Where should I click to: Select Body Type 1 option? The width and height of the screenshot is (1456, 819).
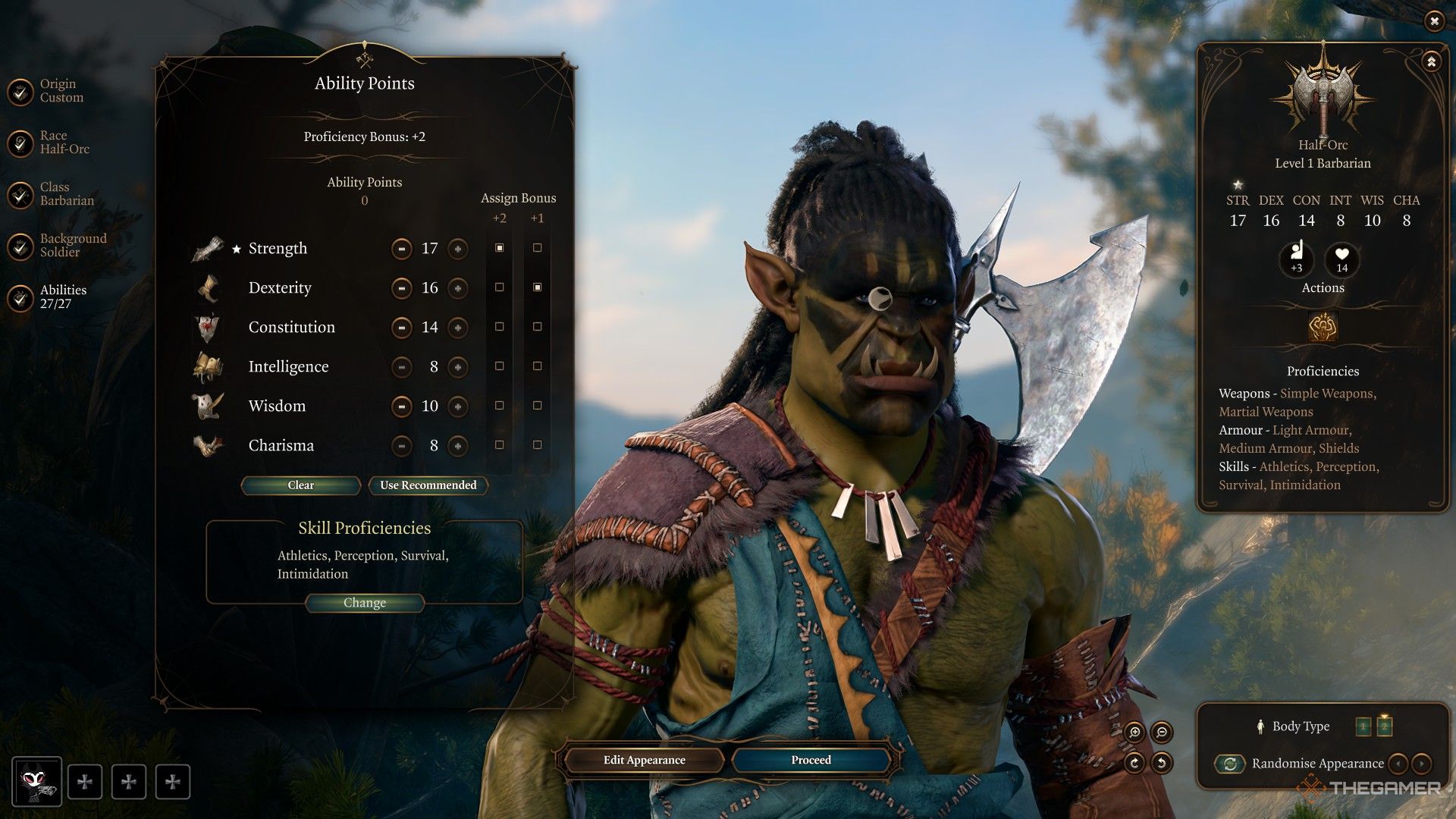pyautogui.click(x=1363, y=726)
